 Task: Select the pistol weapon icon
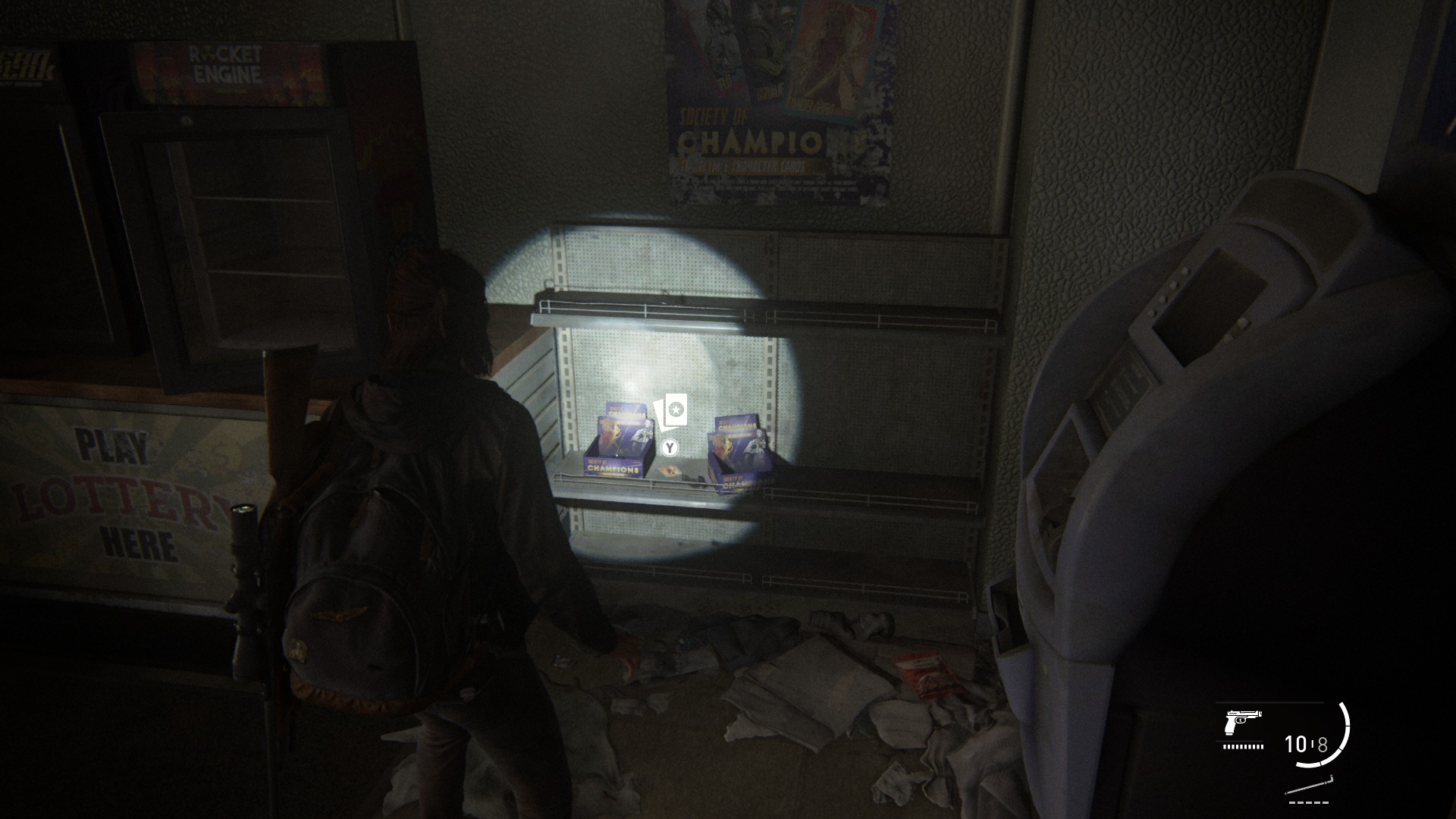pos(1243,723)
